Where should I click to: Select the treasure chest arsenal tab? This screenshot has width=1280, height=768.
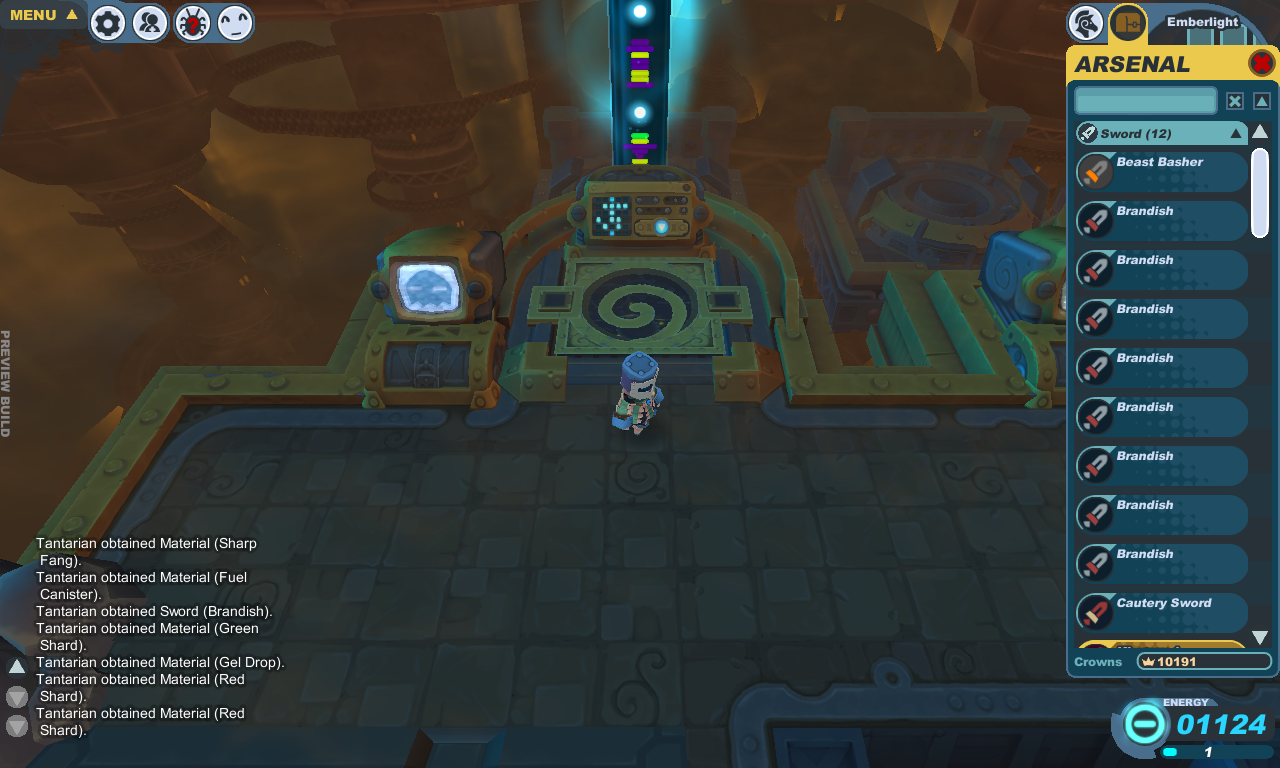(1128, 22)
